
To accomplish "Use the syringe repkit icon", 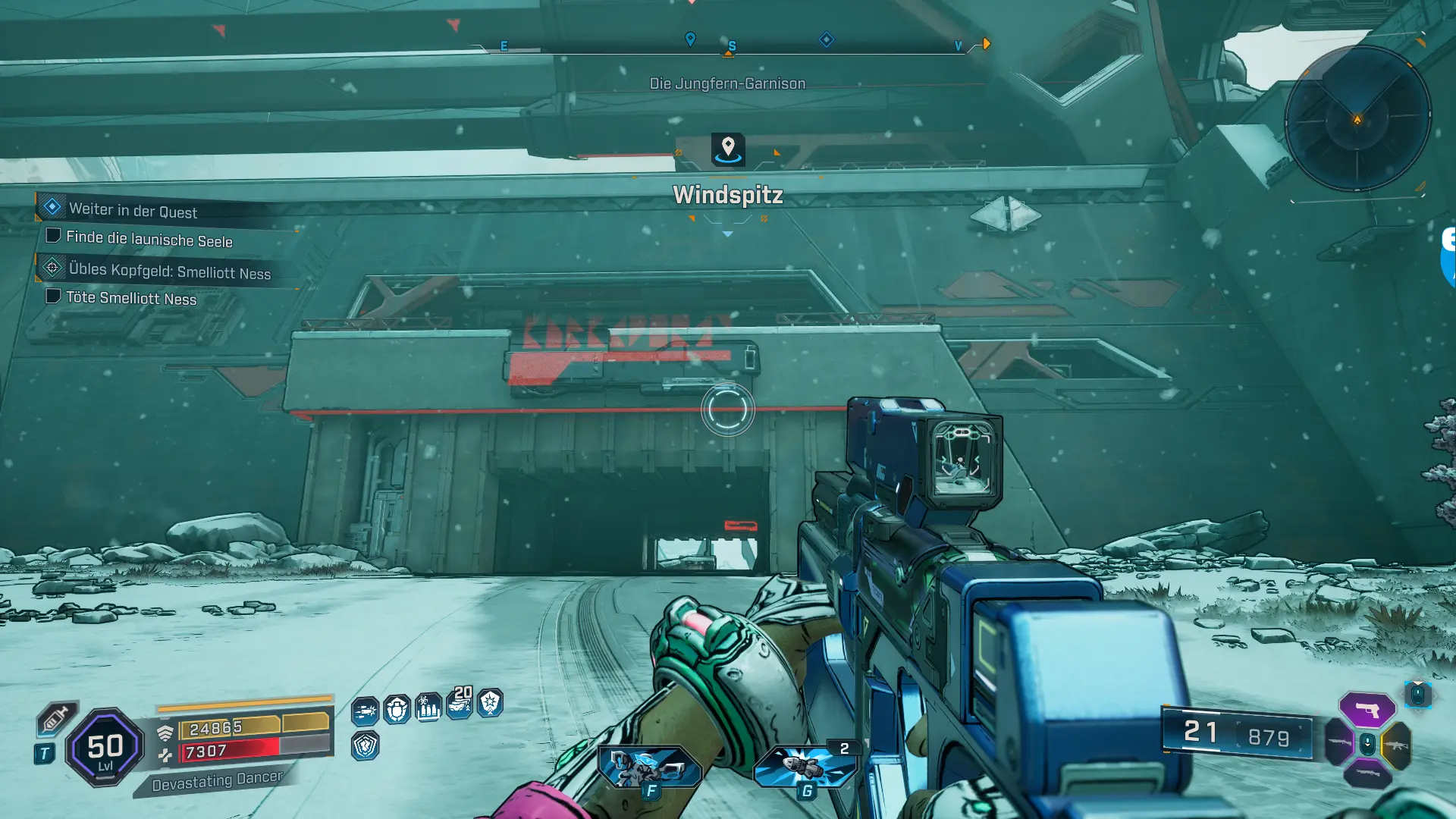I will (55, 719).
